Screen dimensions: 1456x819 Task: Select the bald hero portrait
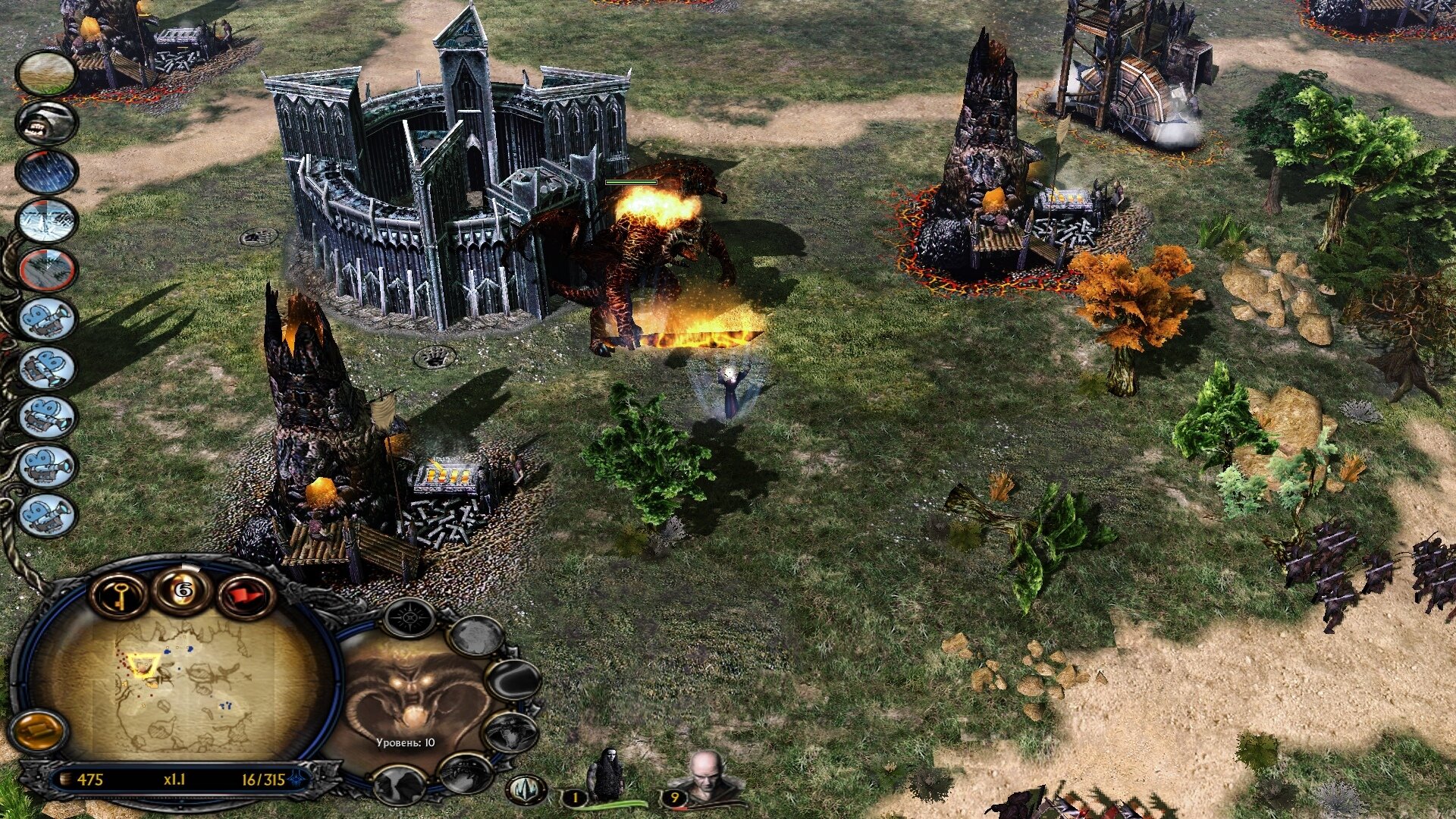click(x=705, y=777)
